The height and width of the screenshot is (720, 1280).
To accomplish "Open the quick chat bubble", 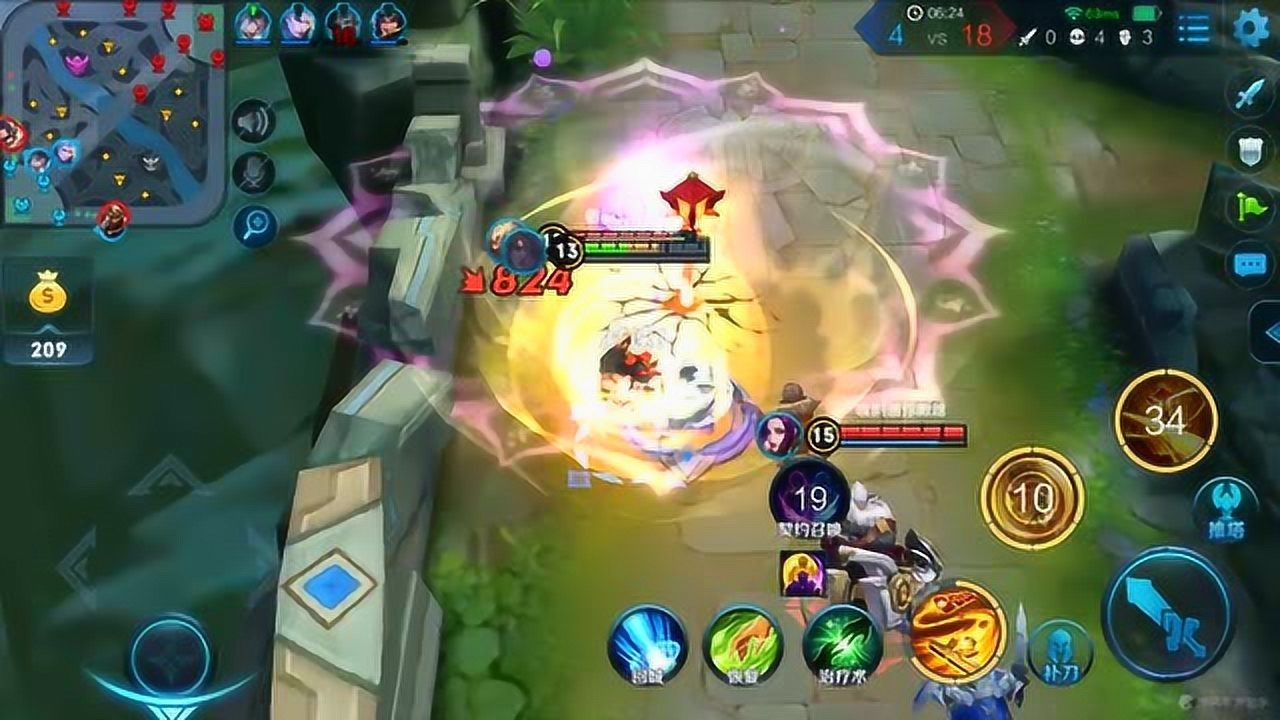I will [x=1250, y=264].
